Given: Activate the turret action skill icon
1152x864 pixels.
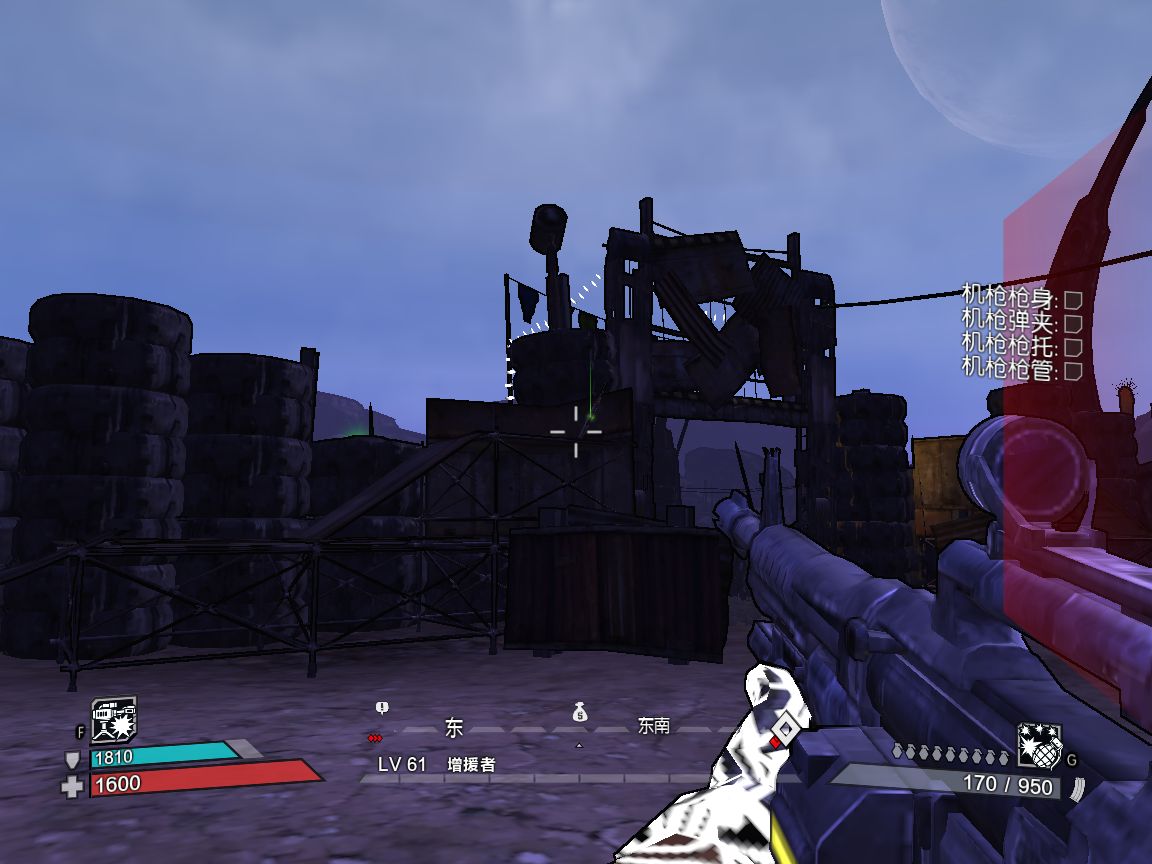Looking at the screenshot, I should click(114, 720).
